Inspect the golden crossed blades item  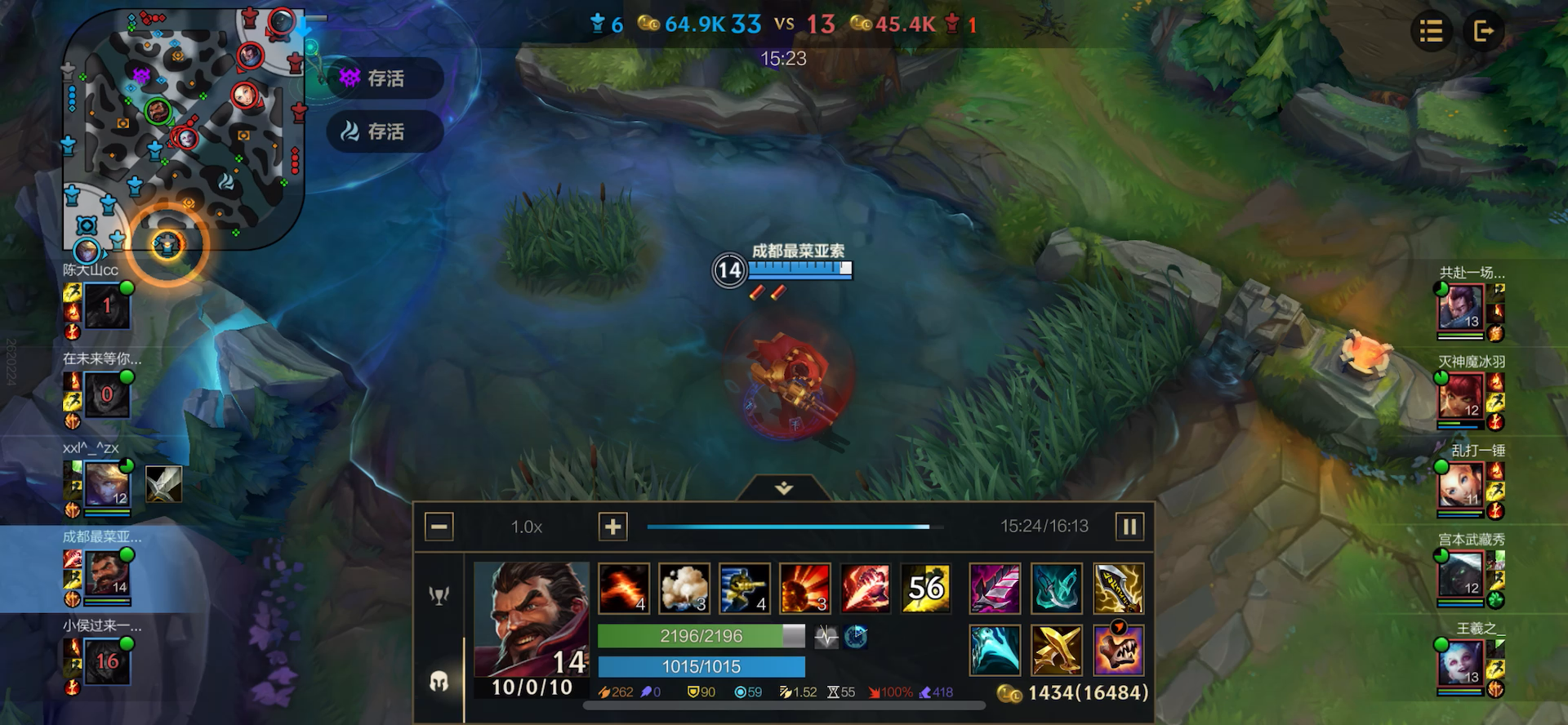[x=1057, y=651]
